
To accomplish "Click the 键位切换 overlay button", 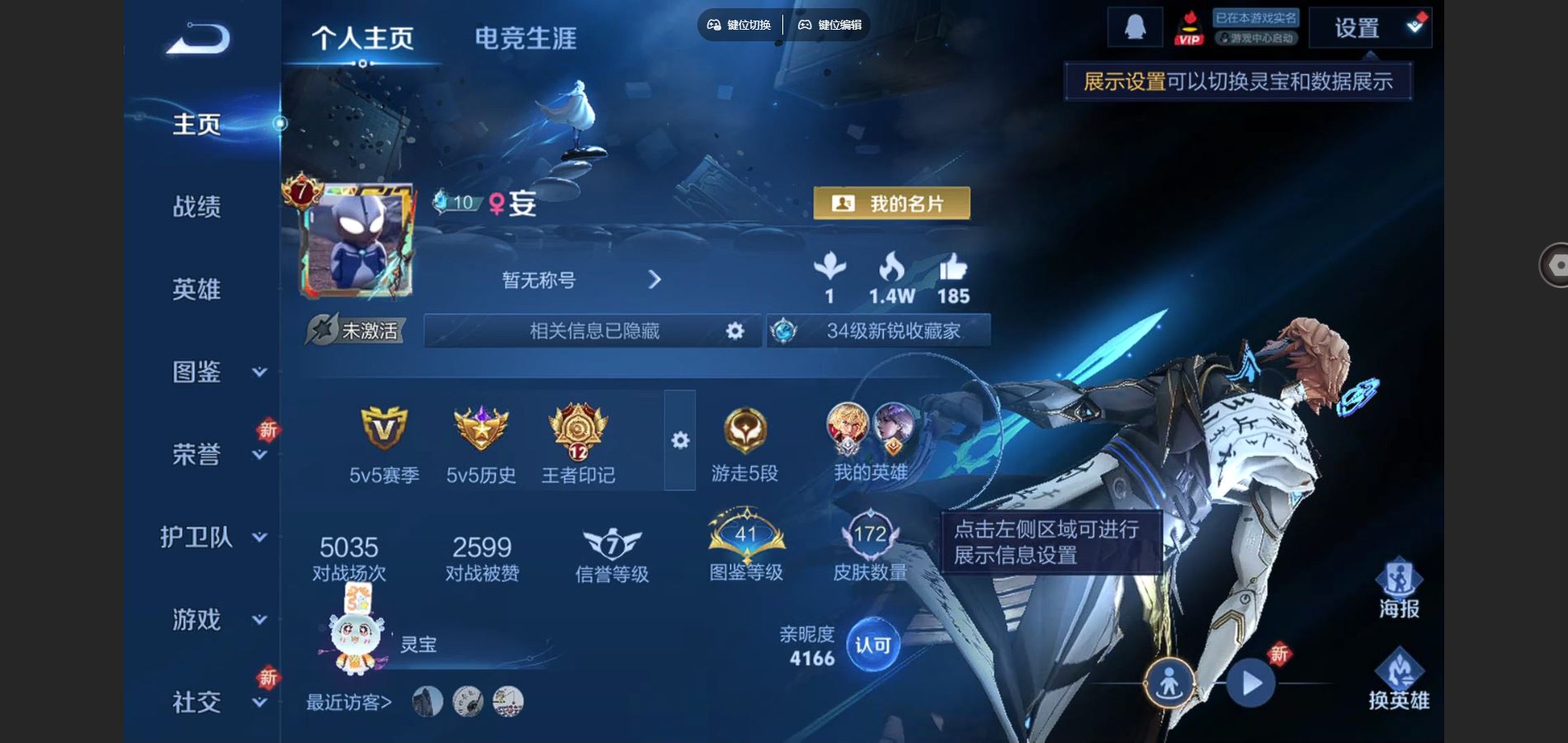I will click(739, 25).
